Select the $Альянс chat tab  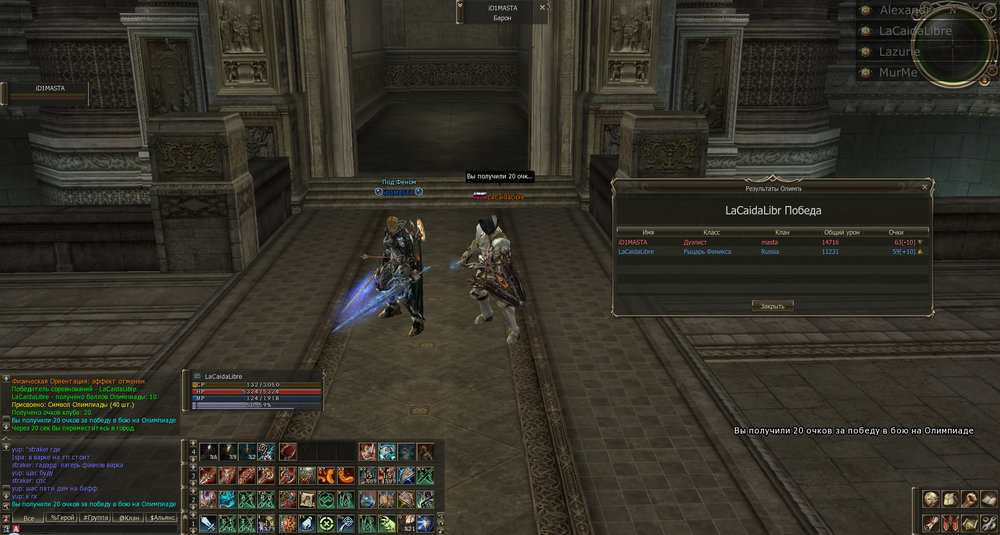point(162,518)
